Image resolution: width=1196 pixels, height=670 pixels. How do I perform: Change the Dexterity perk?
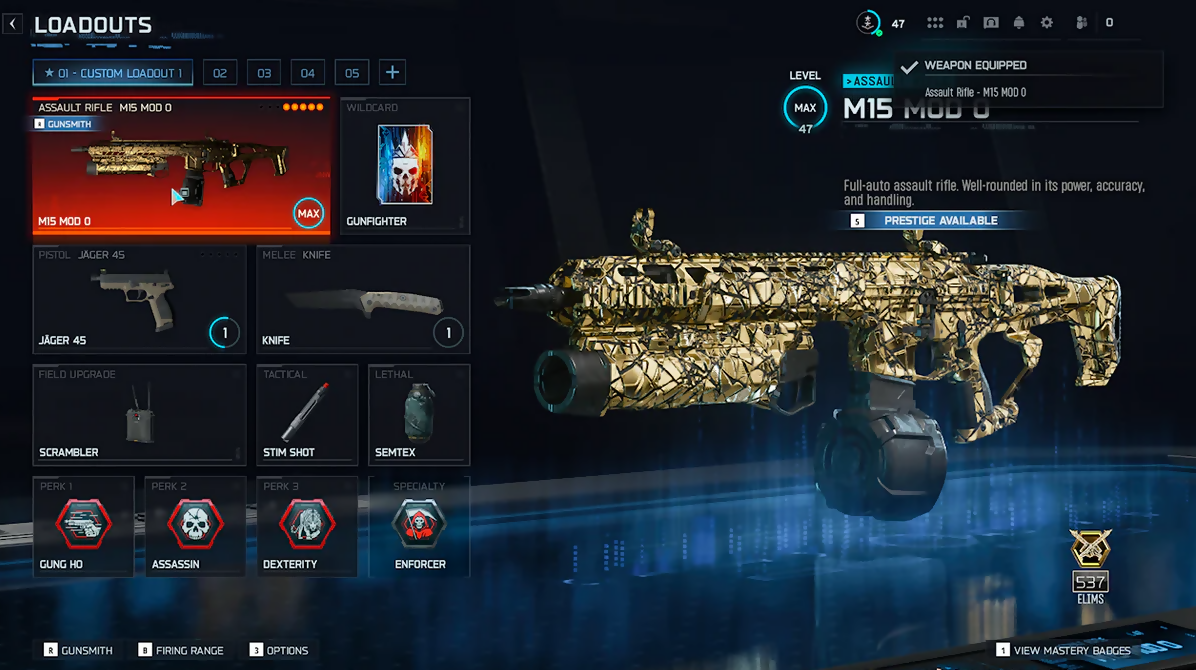(307, 526)
